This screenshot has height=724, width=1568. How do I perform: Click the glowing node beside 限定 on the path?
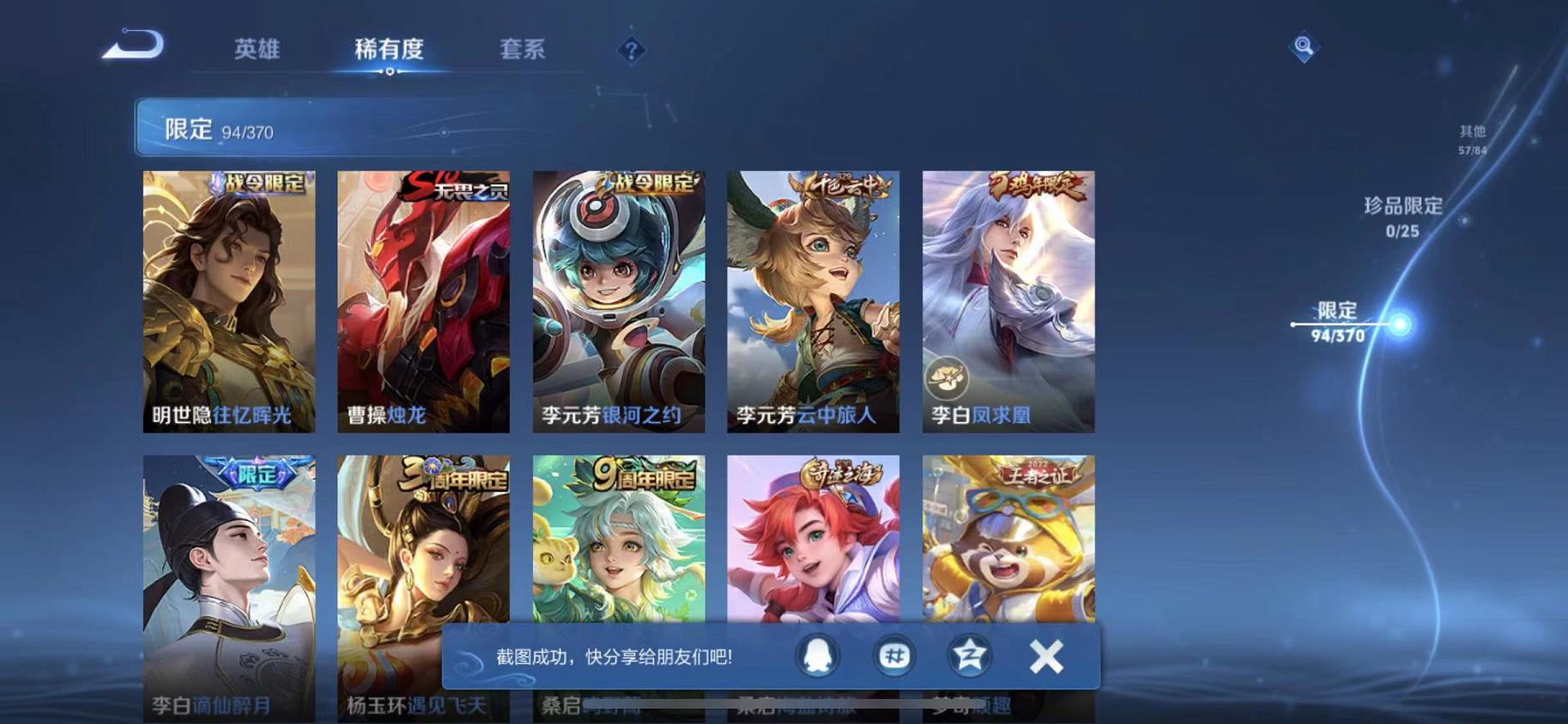coord(1399,323)
